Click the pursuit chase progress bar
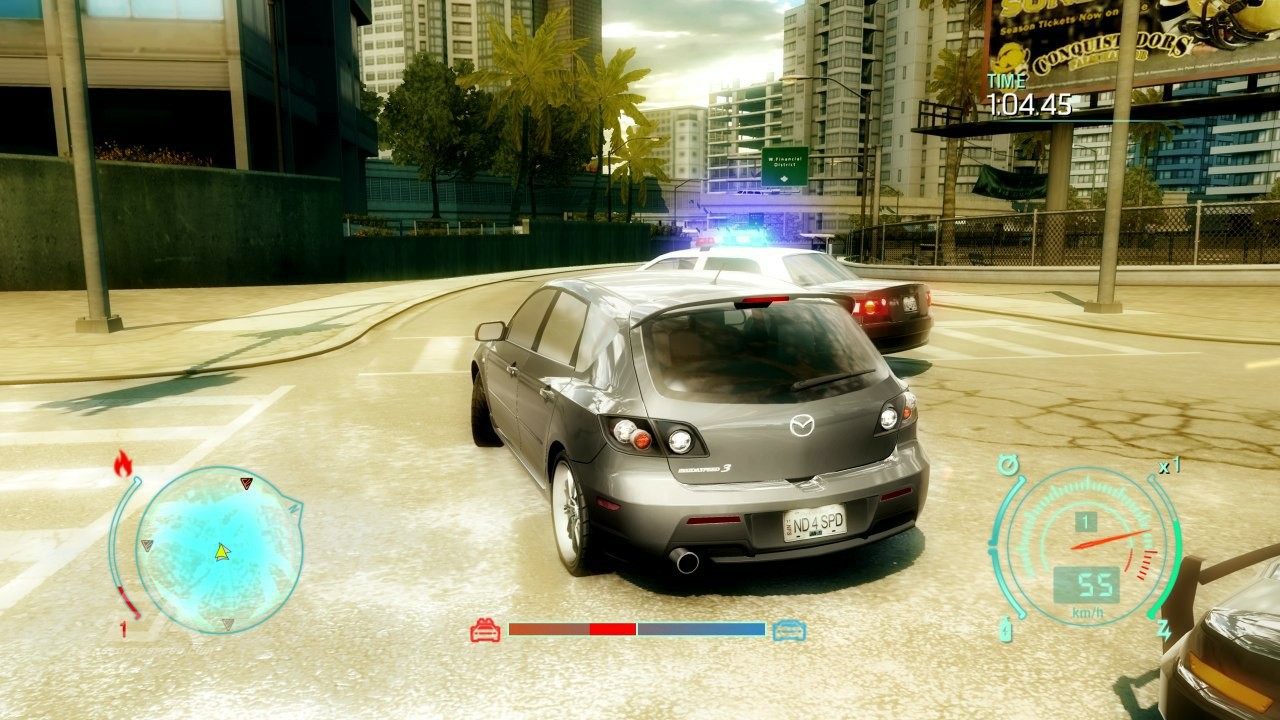1280x720 pixels. [637, 631]
